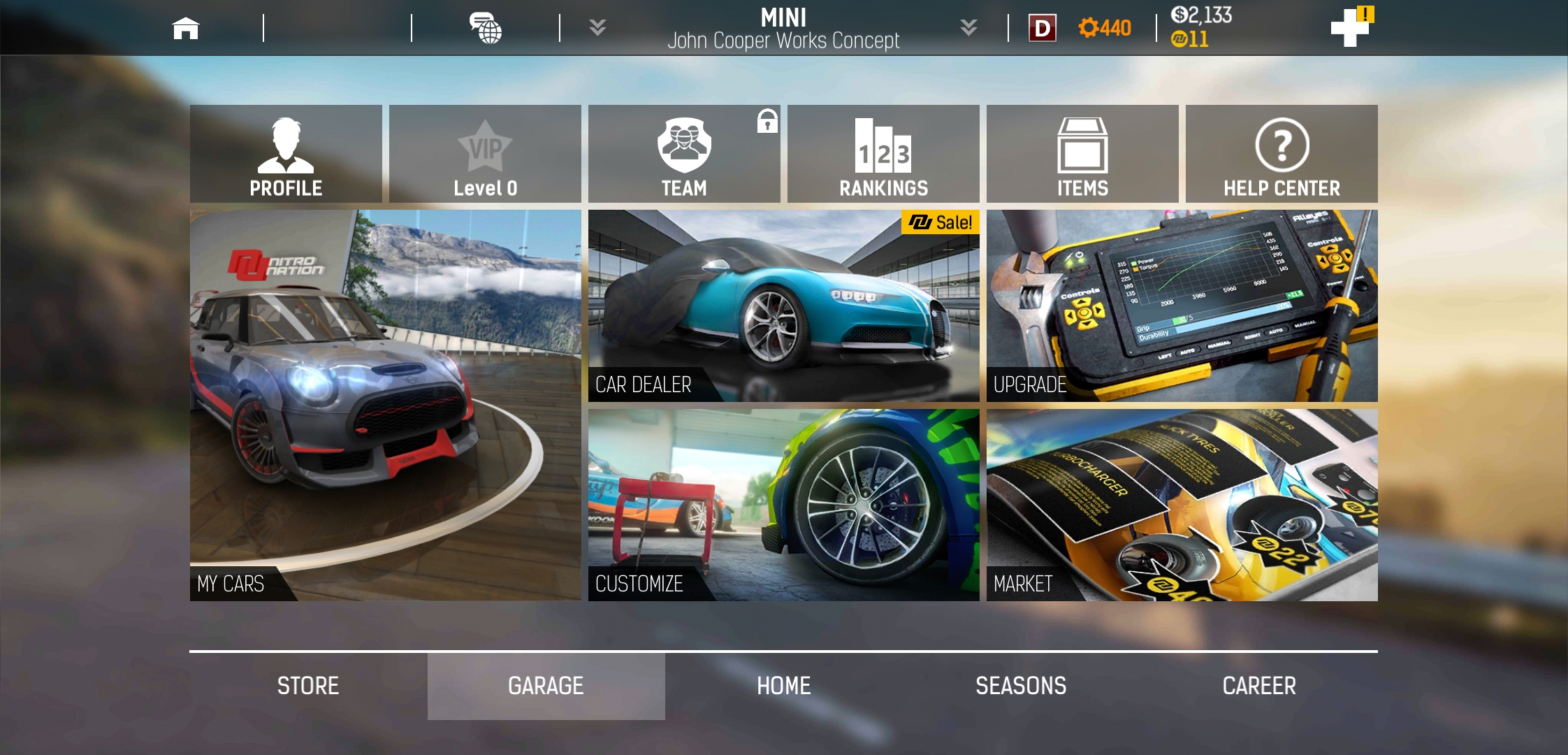
Task: Open the Items inventory
Action: click(x=1082, y=154)
